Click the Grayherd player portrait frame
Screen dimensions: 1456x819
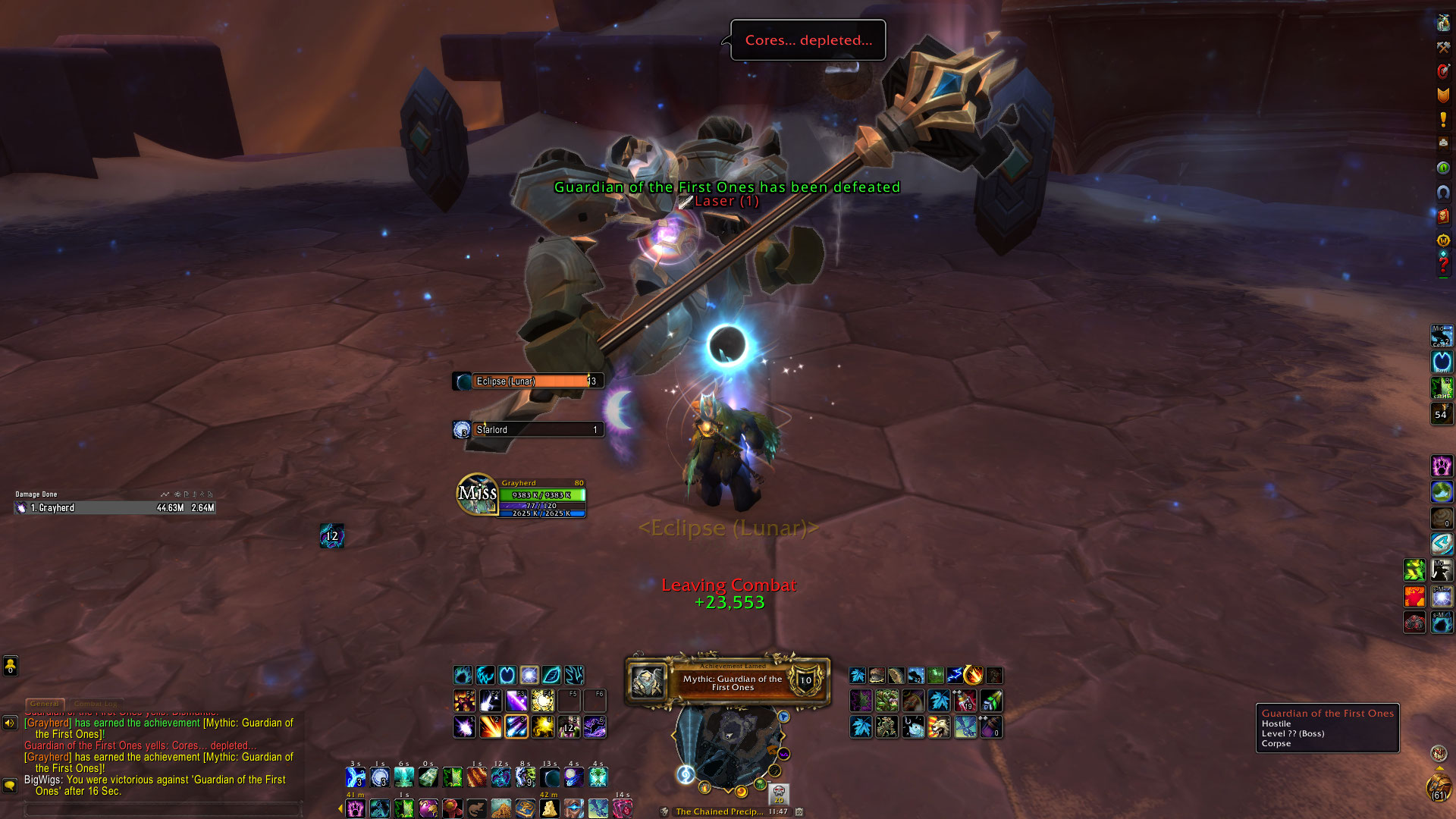tap(477, 494)
